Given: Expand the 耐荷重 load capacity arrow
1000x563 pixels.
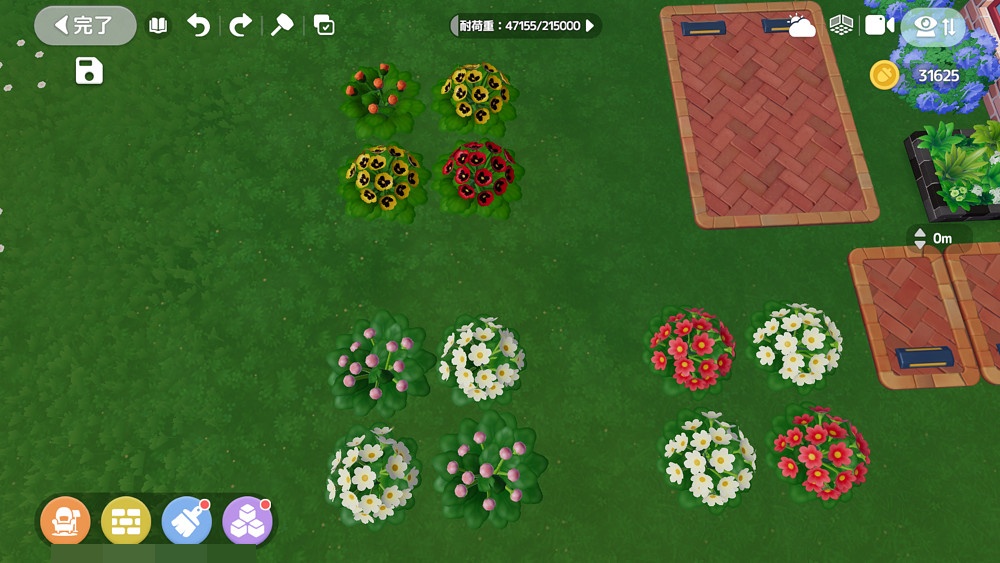Looking at the screenshot, I should click(590, 26).
